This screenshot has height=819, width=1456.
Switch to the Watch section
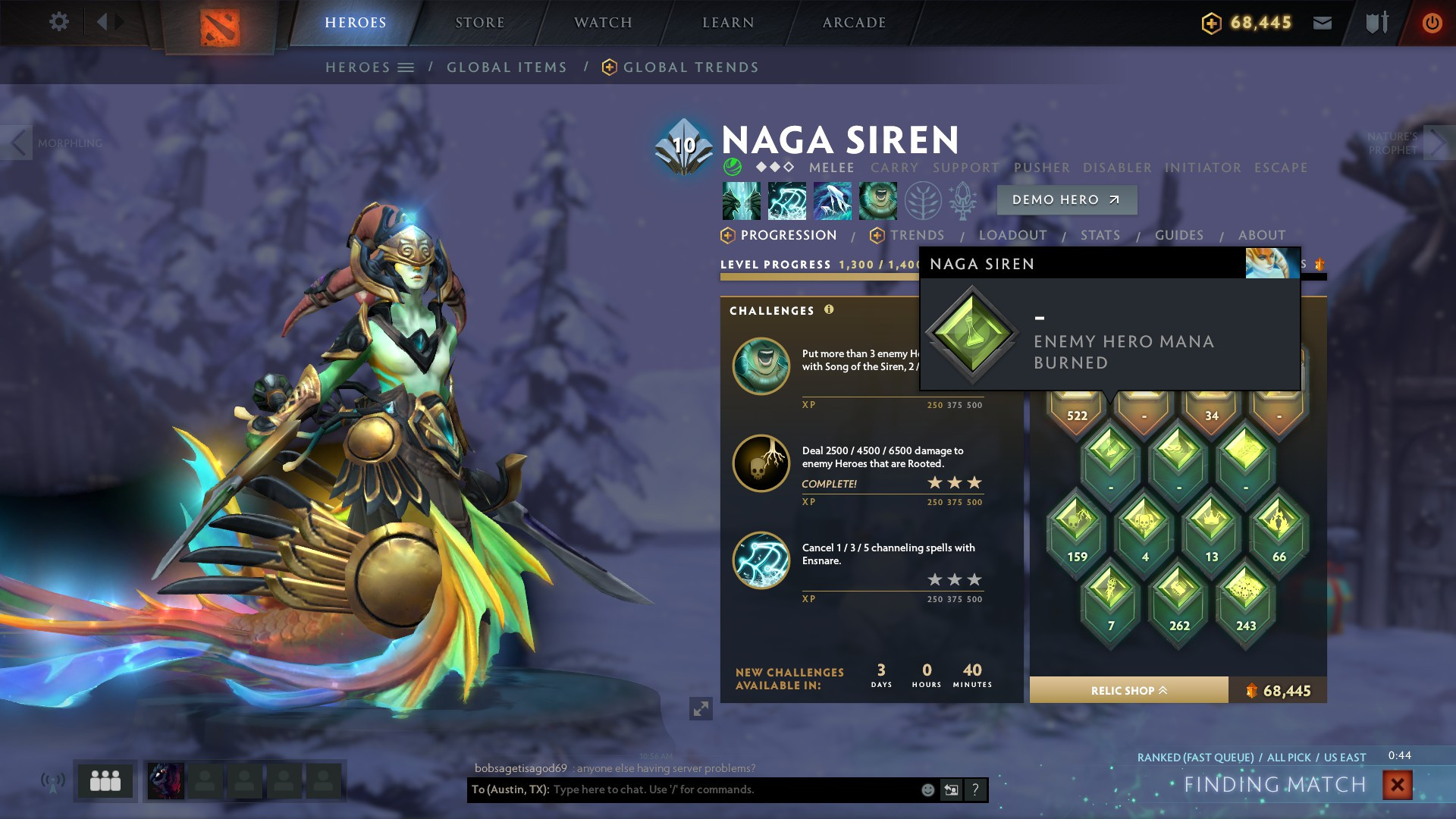tap(603, 23)
